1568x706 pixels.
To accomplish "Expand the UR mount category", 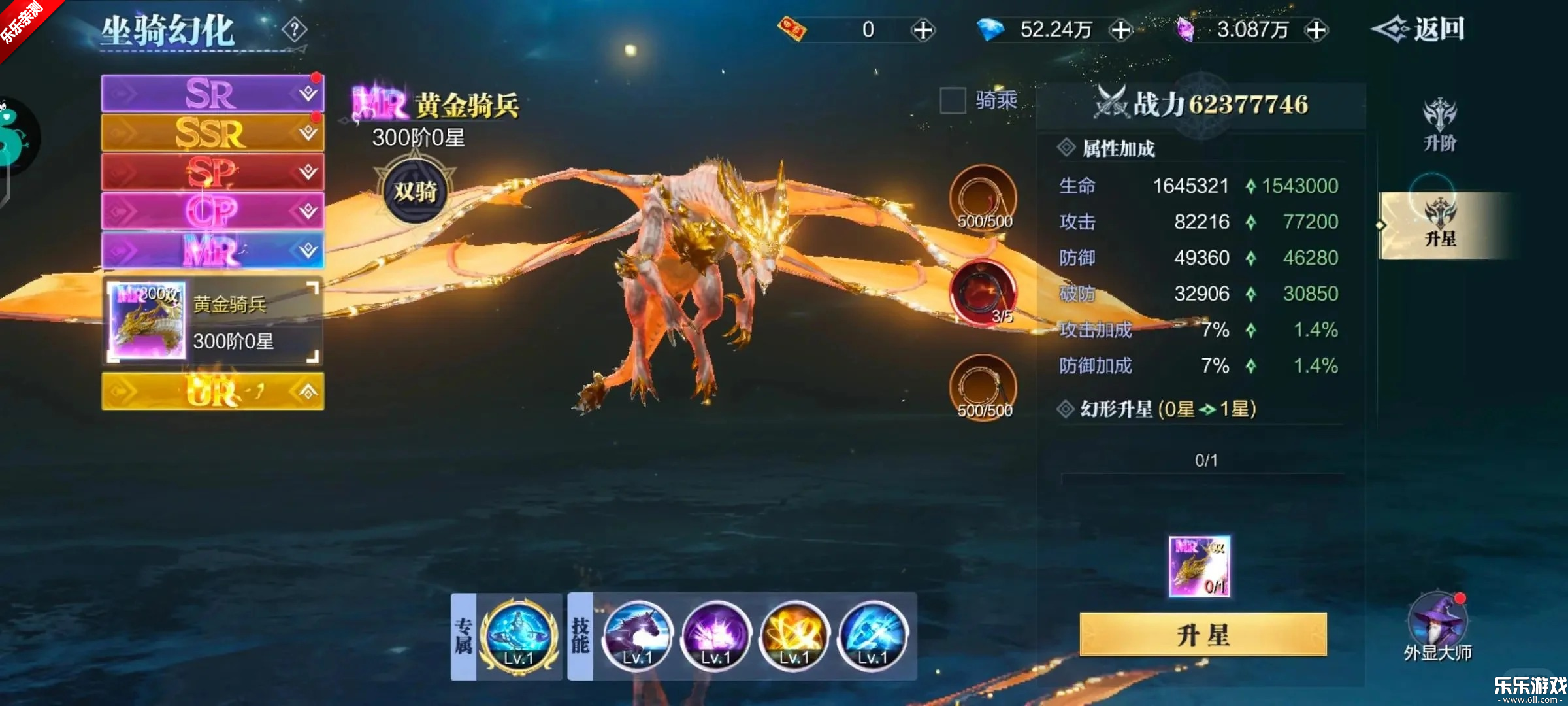I will (x=212, y=391).
